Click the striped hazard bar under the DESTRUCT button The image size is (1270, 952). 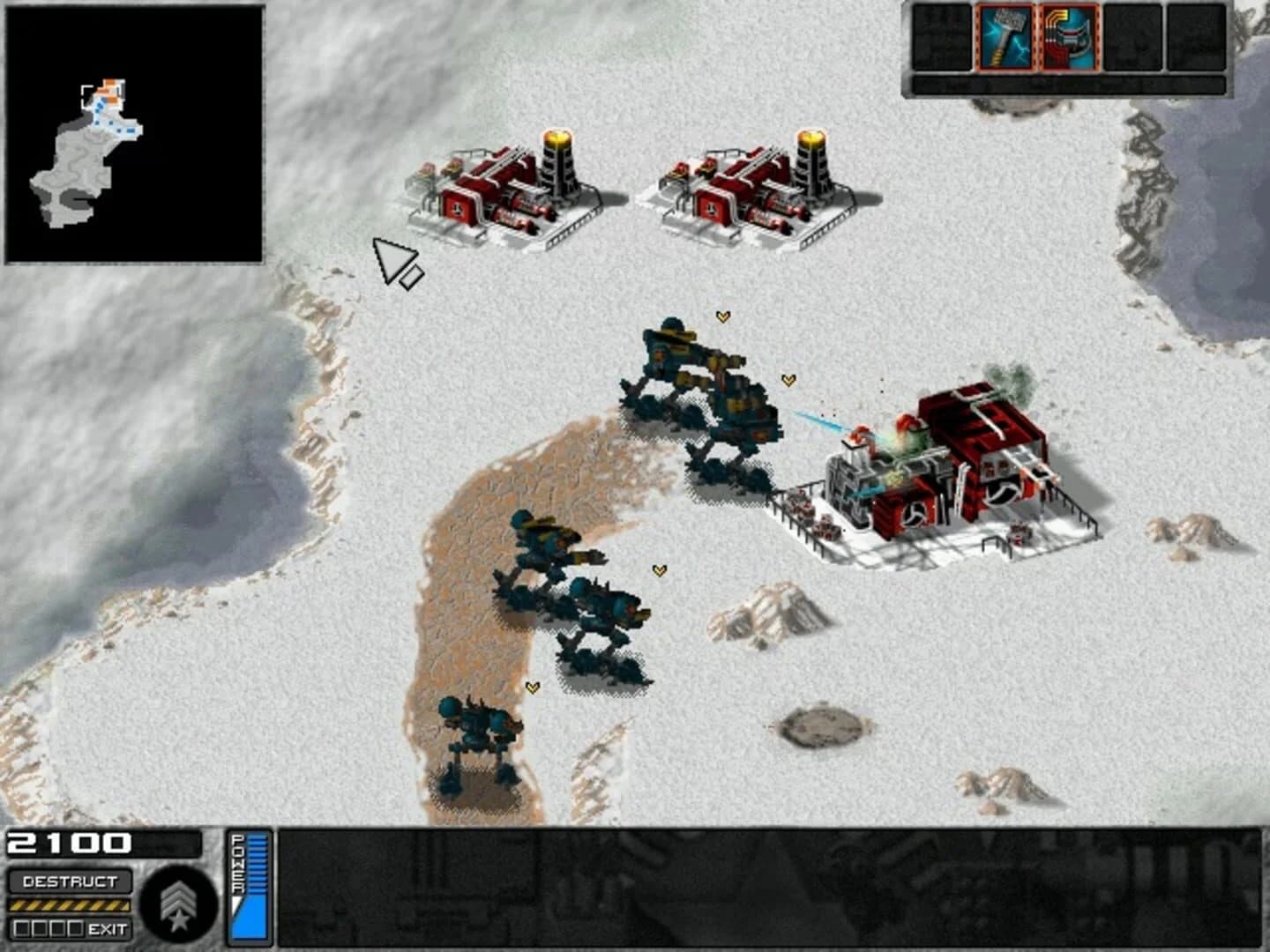coord(69,904)
